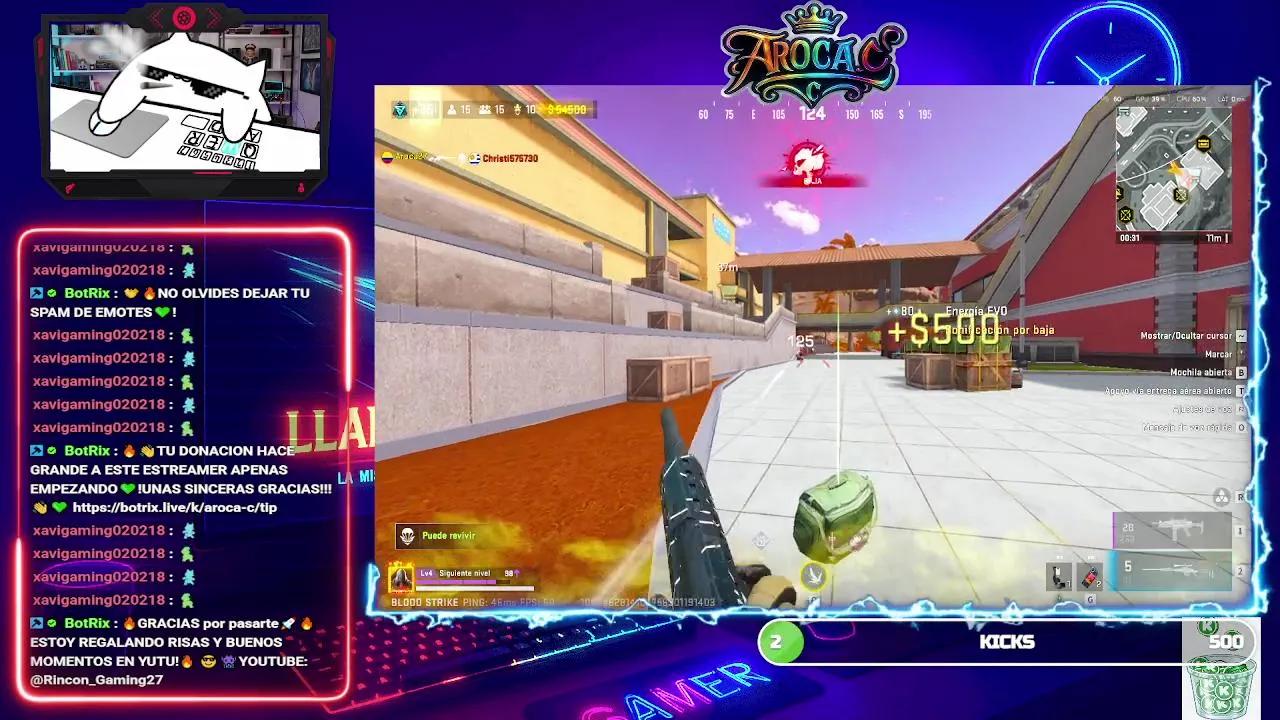Select Mensaje de voz rápida
The image size is (1280, 720).
[1190, 427]
